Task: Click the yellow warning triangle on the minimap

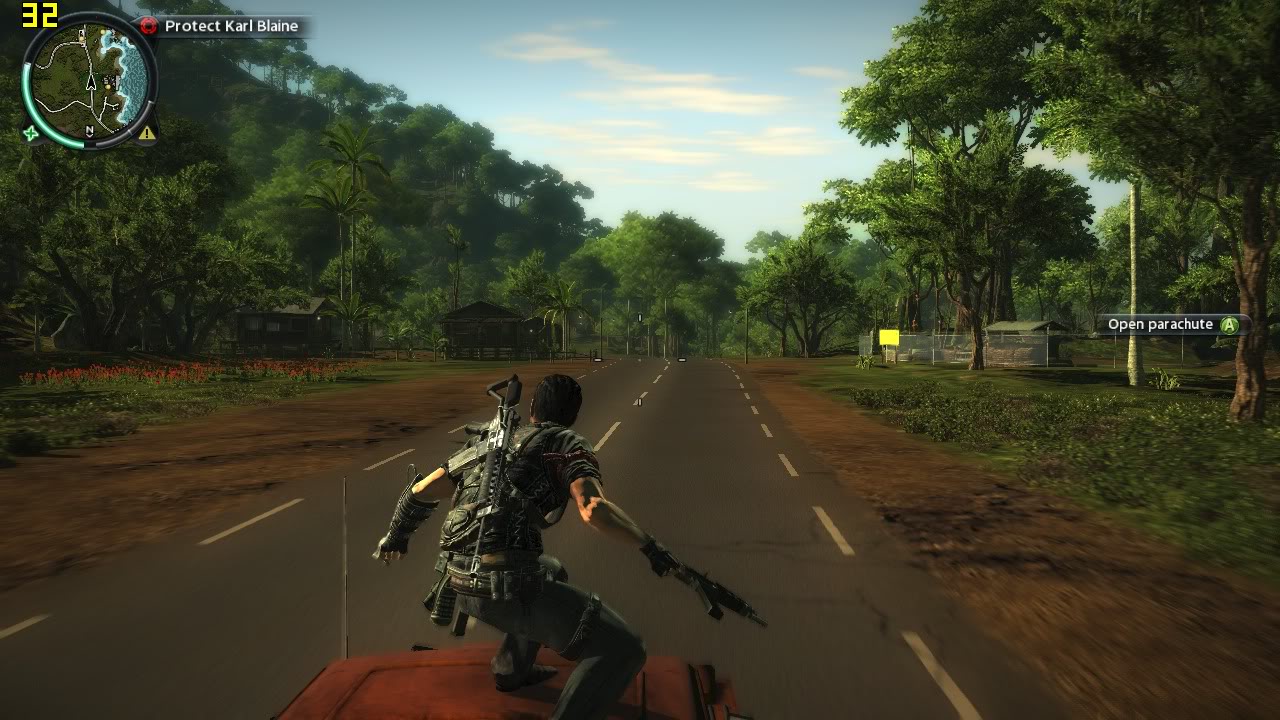Action: [146, 133]
